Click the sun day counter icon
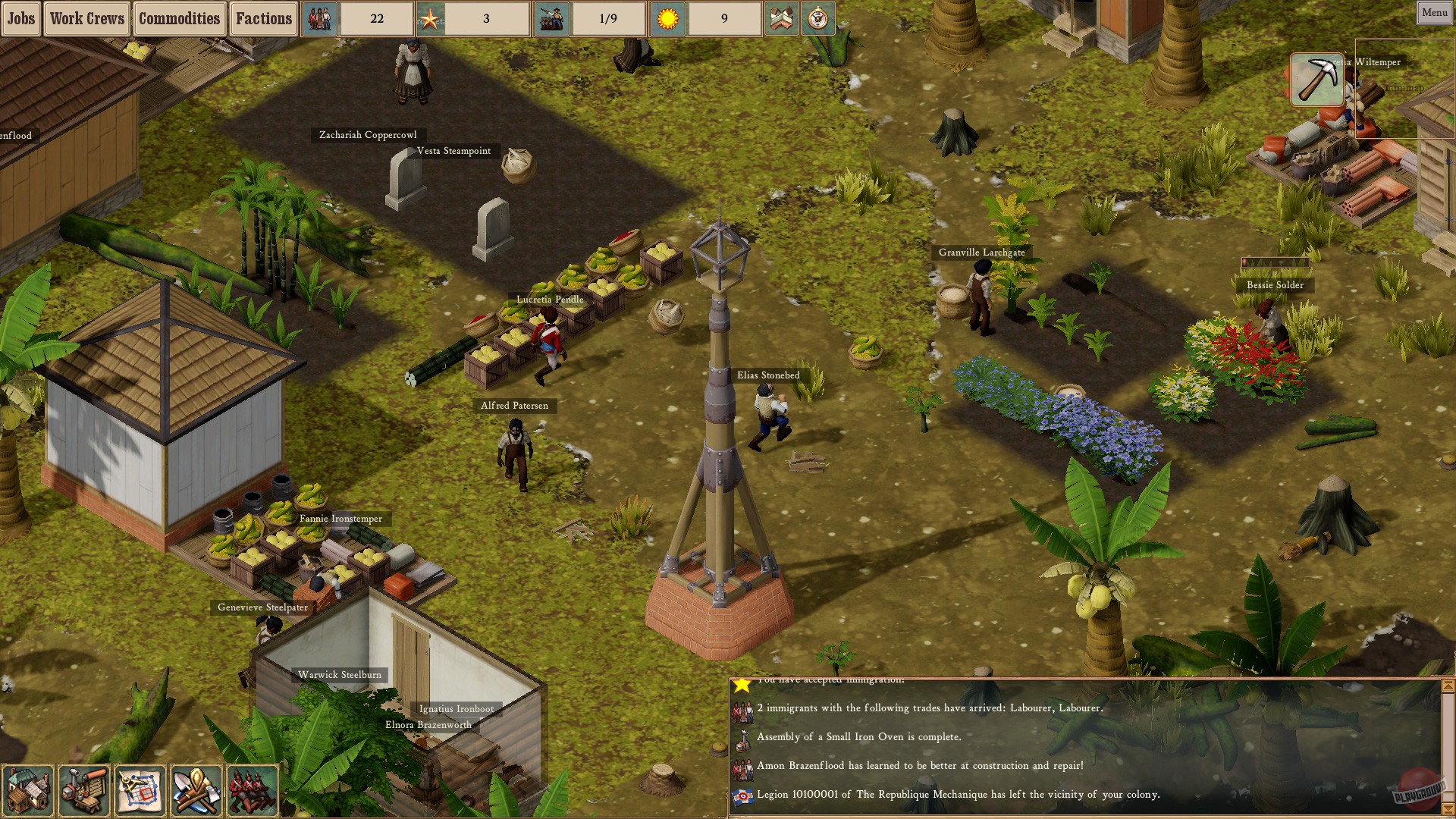This screenshot has width=1456, height=819. 667,17
